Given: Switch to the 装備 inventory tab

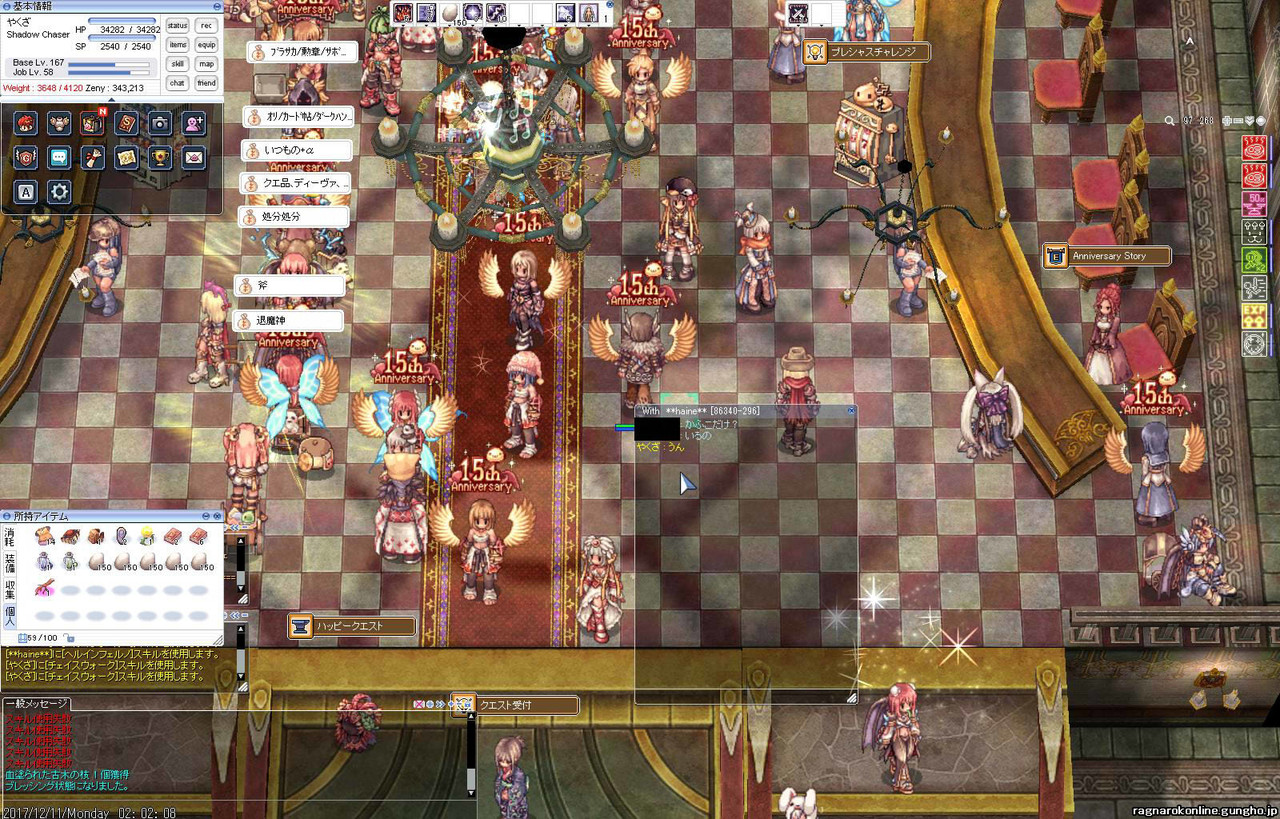Looking at the screenshot, I should point(9,564).
